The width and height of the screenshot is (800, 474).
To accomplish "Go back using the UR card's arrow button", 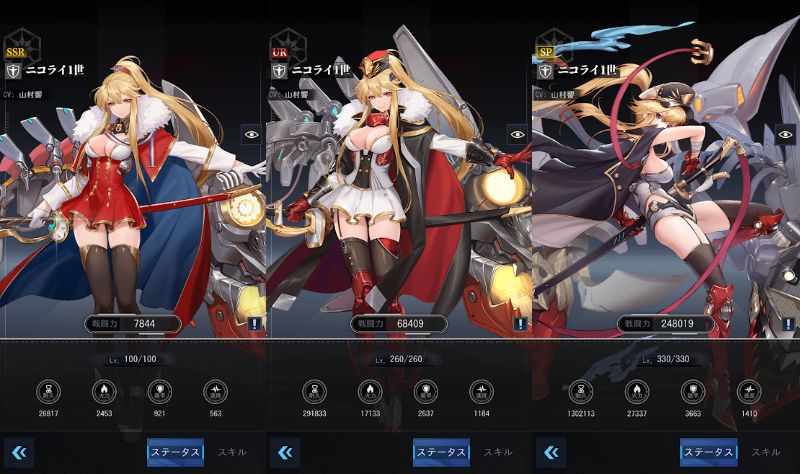I will click(285, 452).
